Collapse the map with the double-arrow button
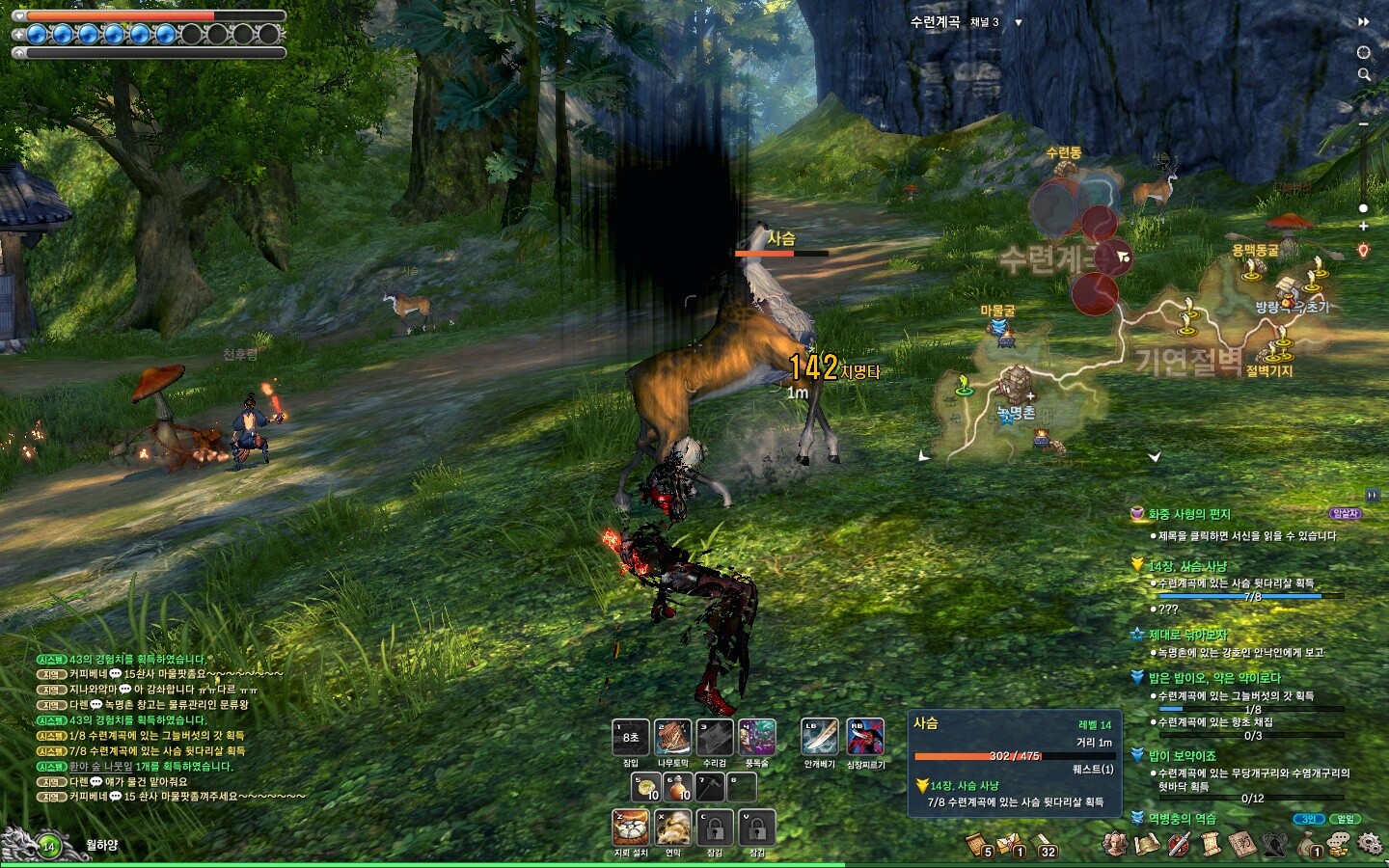Screen dimensions: 1389x868 point(1364,21)
